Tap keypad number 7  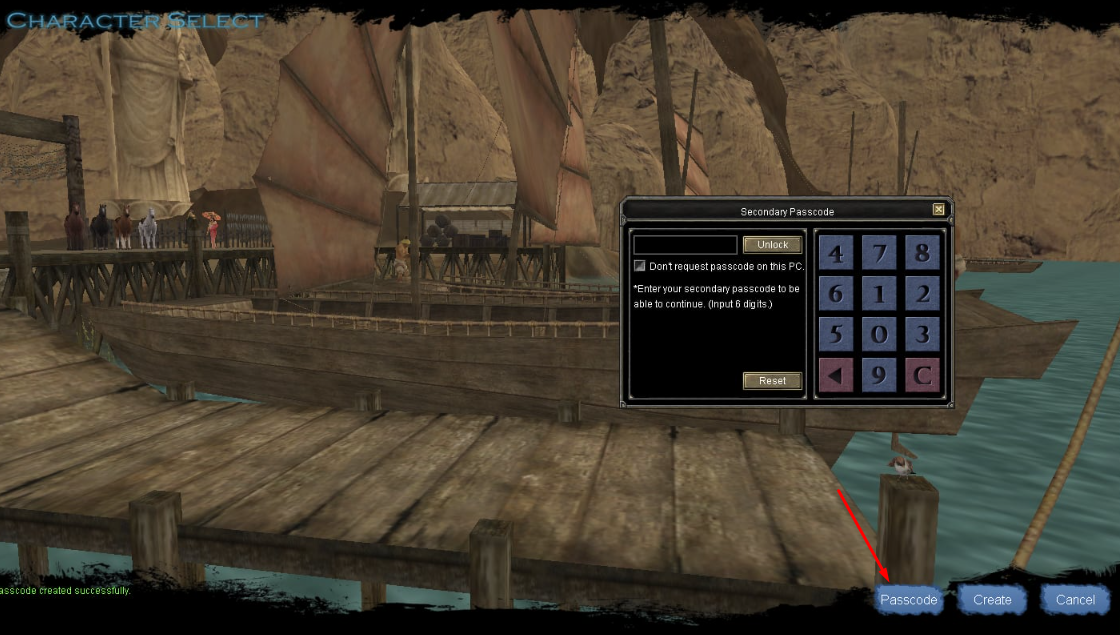(x=879, y=253)
